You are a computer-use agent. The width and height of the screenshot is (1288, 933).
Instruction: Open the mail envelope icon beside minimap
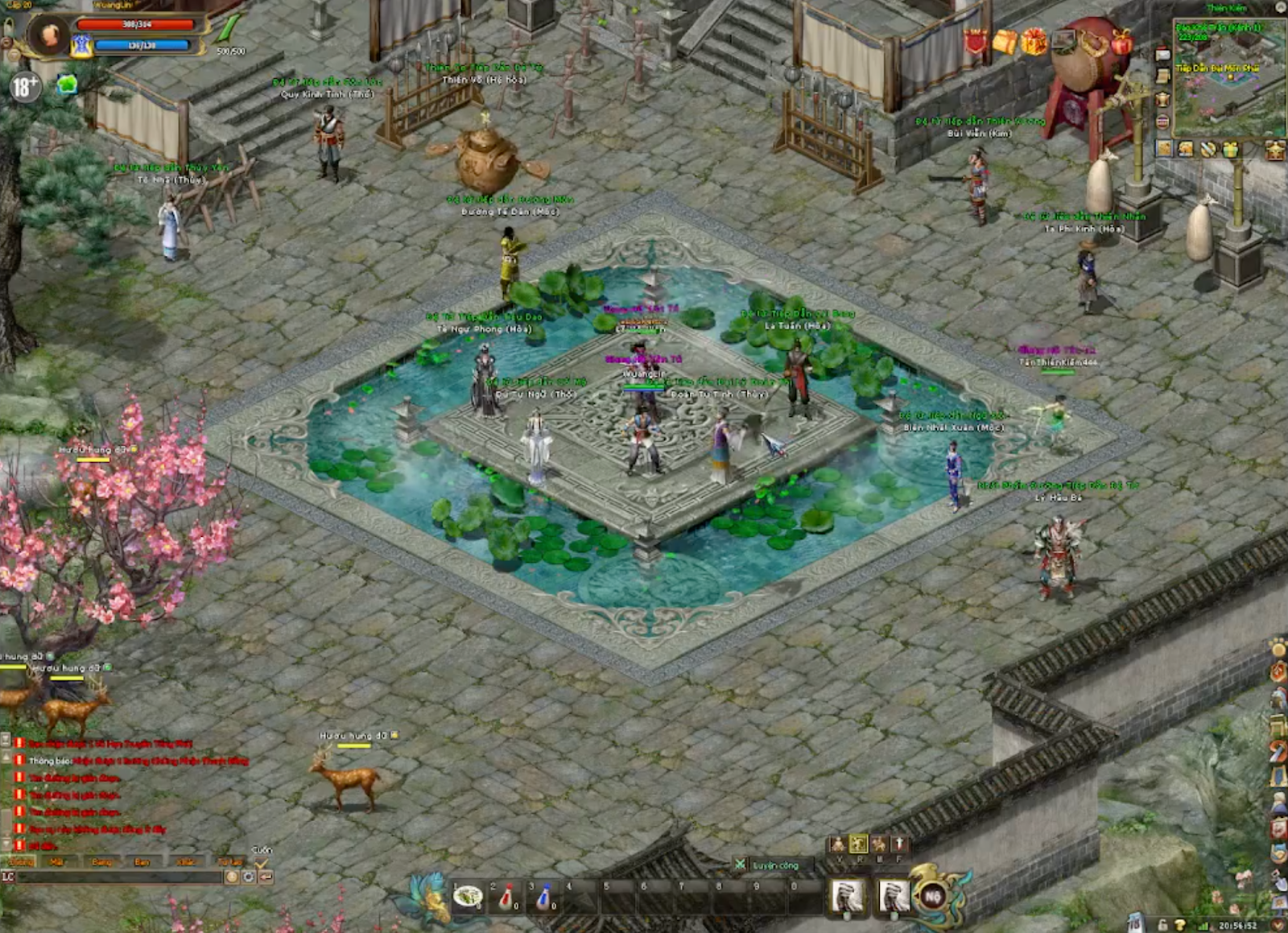pyautogui.click(x=1162, y=55)
